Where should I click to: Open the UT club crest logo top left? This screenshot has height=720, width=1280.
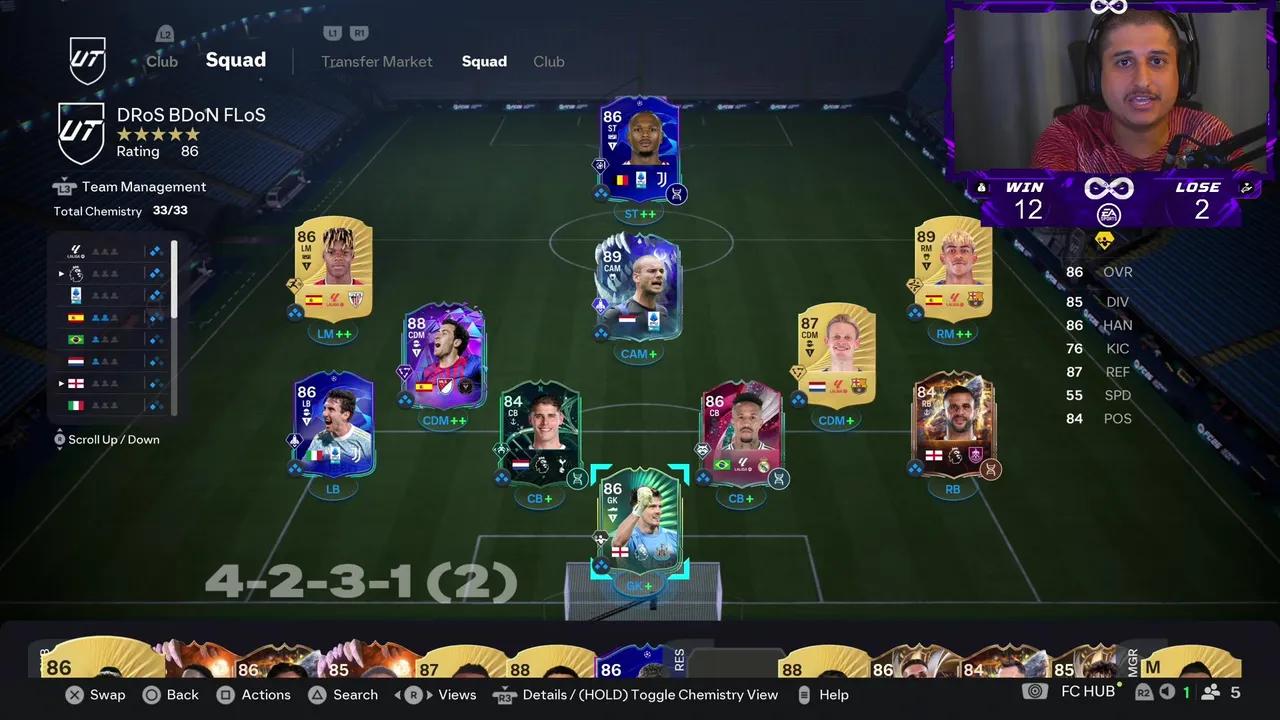(88, 60)
